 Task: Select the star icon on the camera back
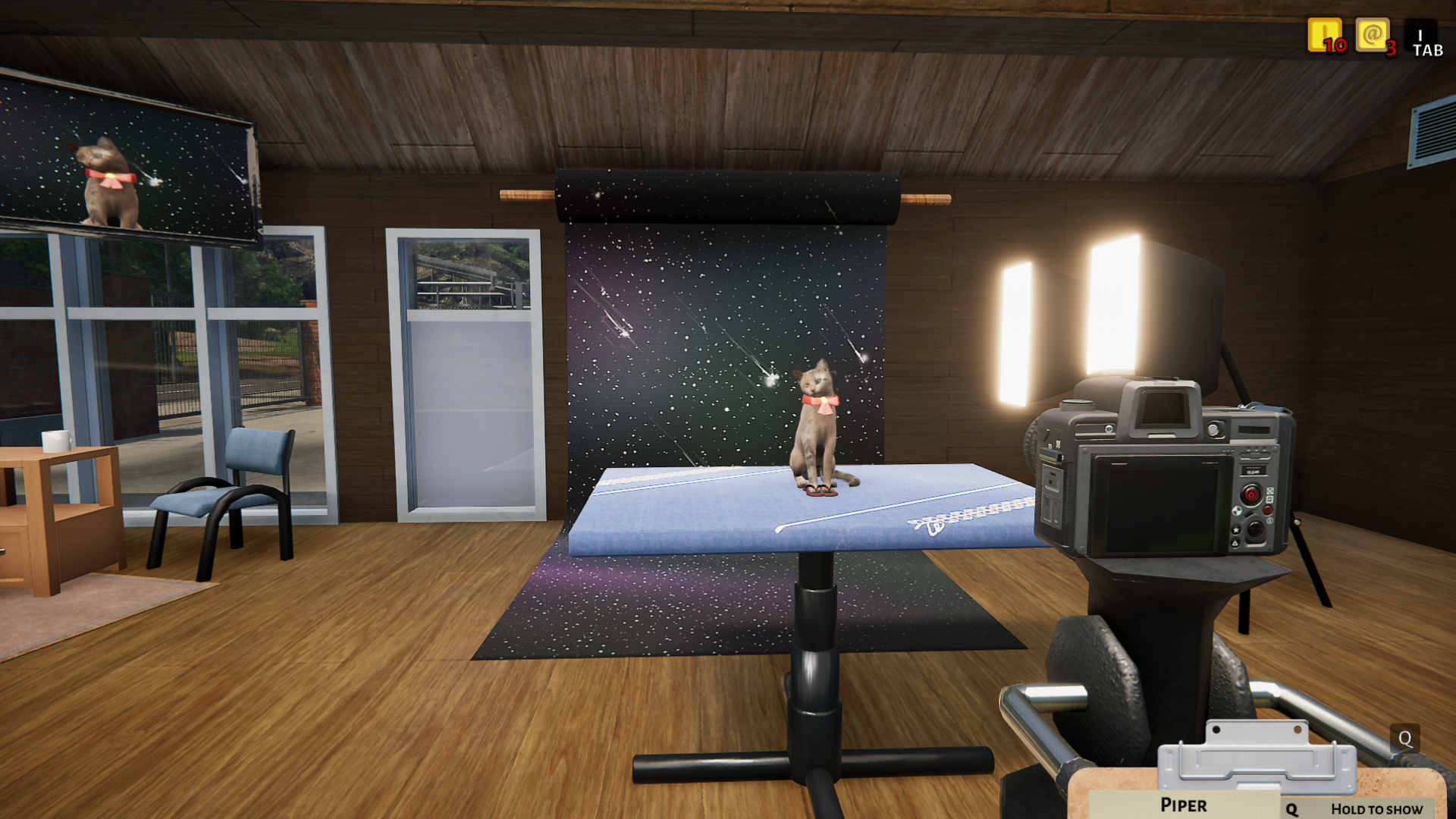click(x=1237, y=529)
